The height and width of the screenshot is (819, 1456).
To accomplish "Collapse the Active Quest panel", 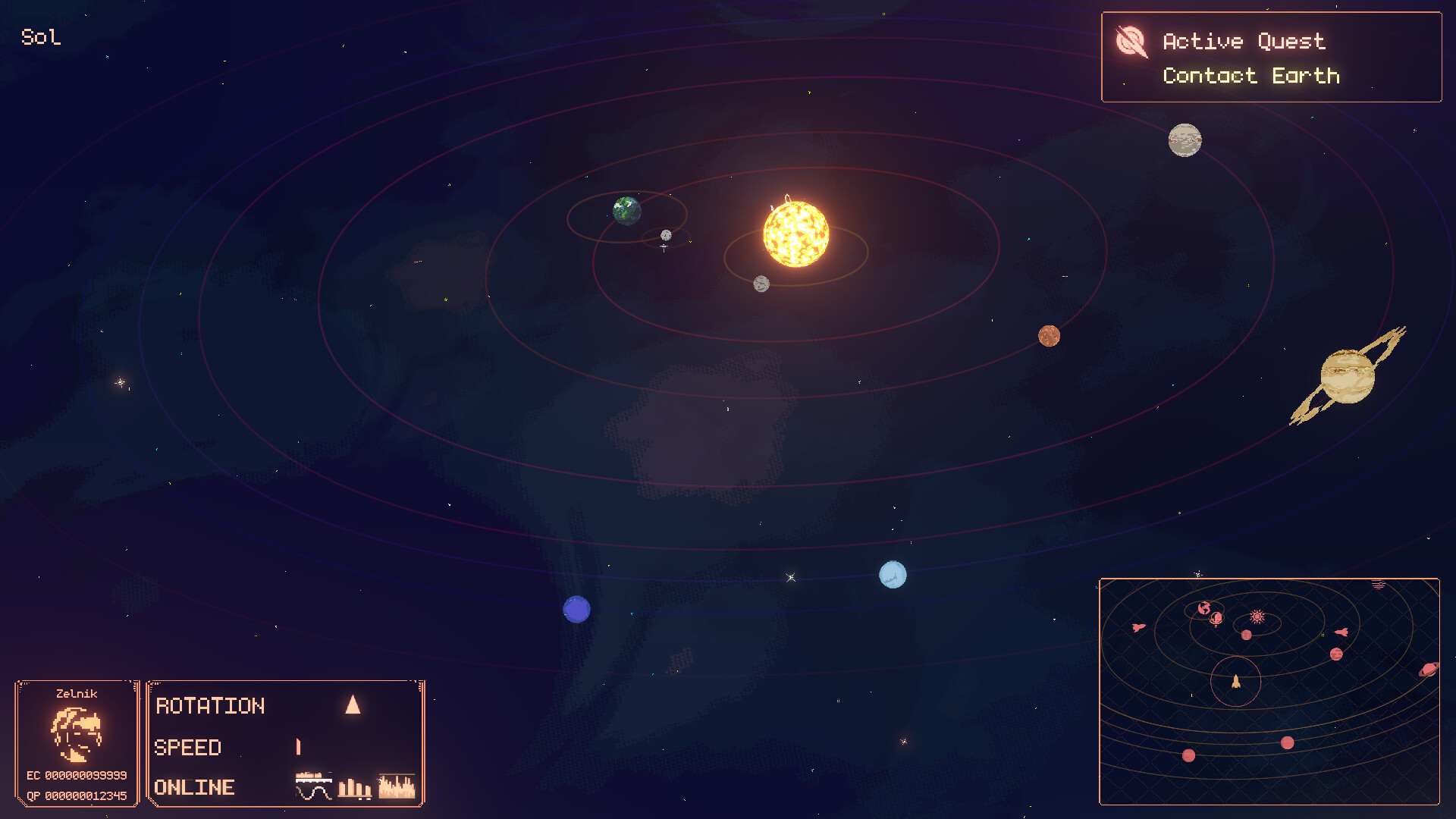I will 1271,57.
